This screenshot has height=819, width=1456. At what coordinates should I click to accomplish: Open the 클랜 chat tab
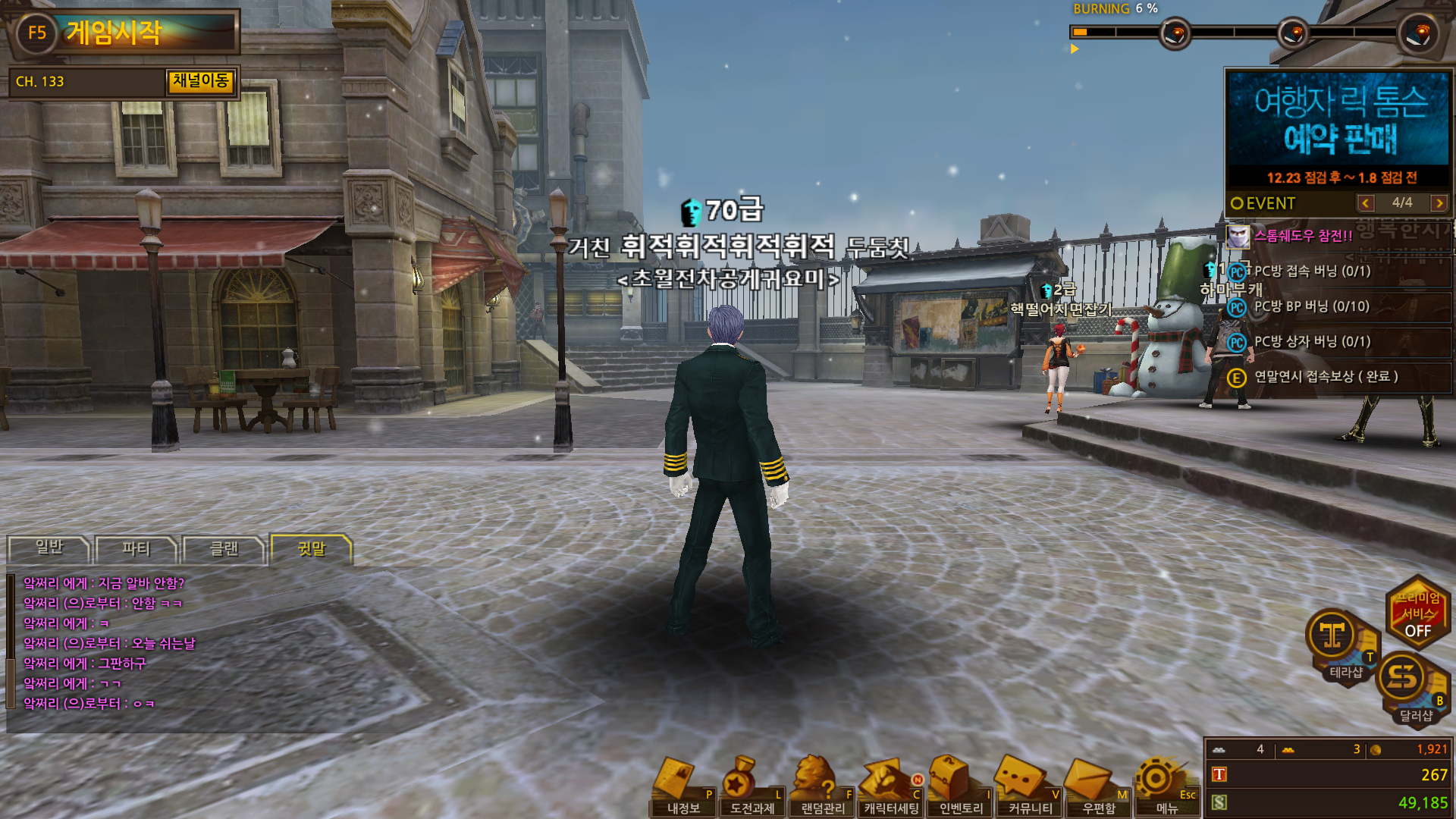coord(224,549)
